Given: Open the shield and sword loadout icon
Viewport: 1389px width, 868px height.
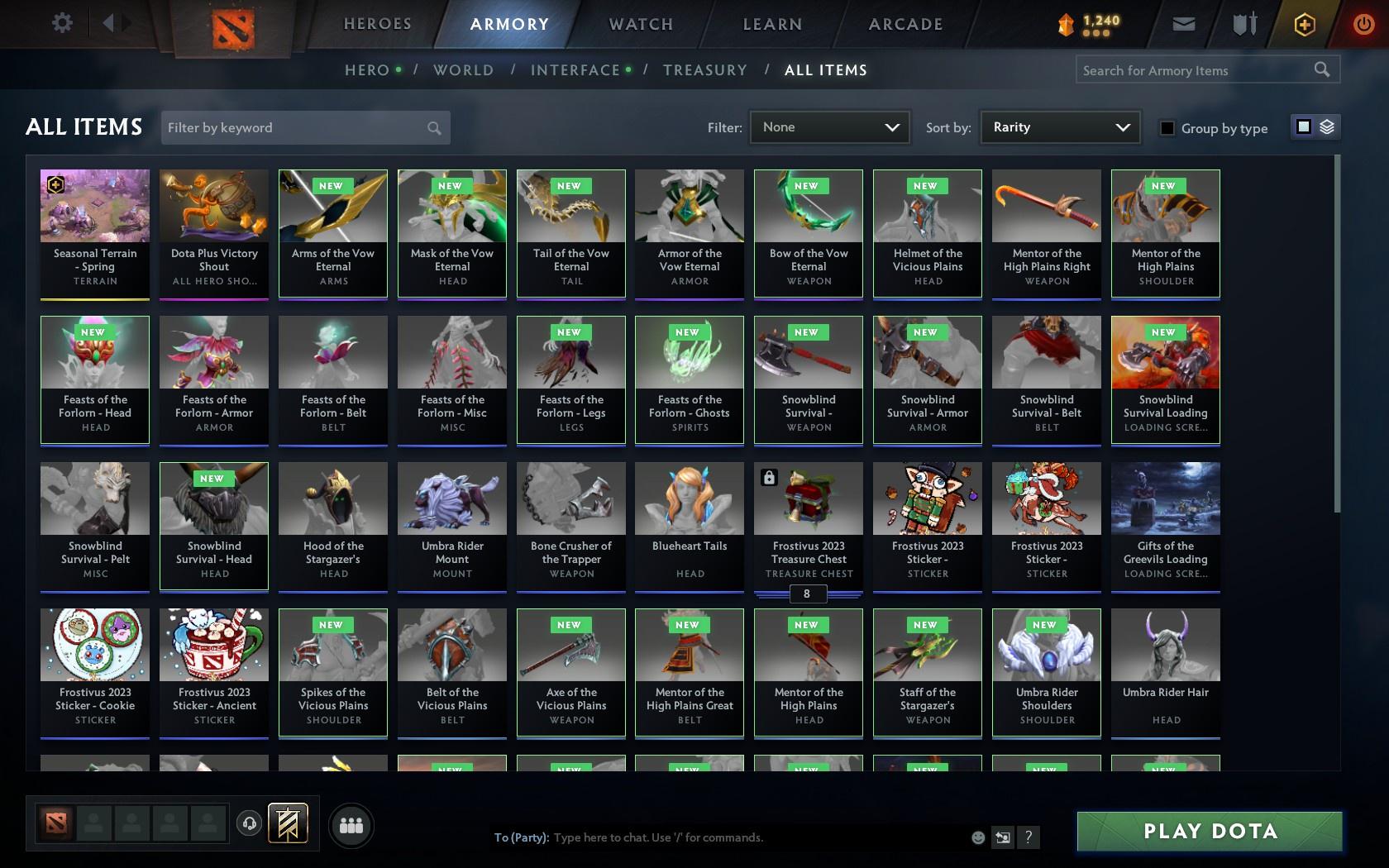Looking at the screenshot, I should click(1243, 24).
